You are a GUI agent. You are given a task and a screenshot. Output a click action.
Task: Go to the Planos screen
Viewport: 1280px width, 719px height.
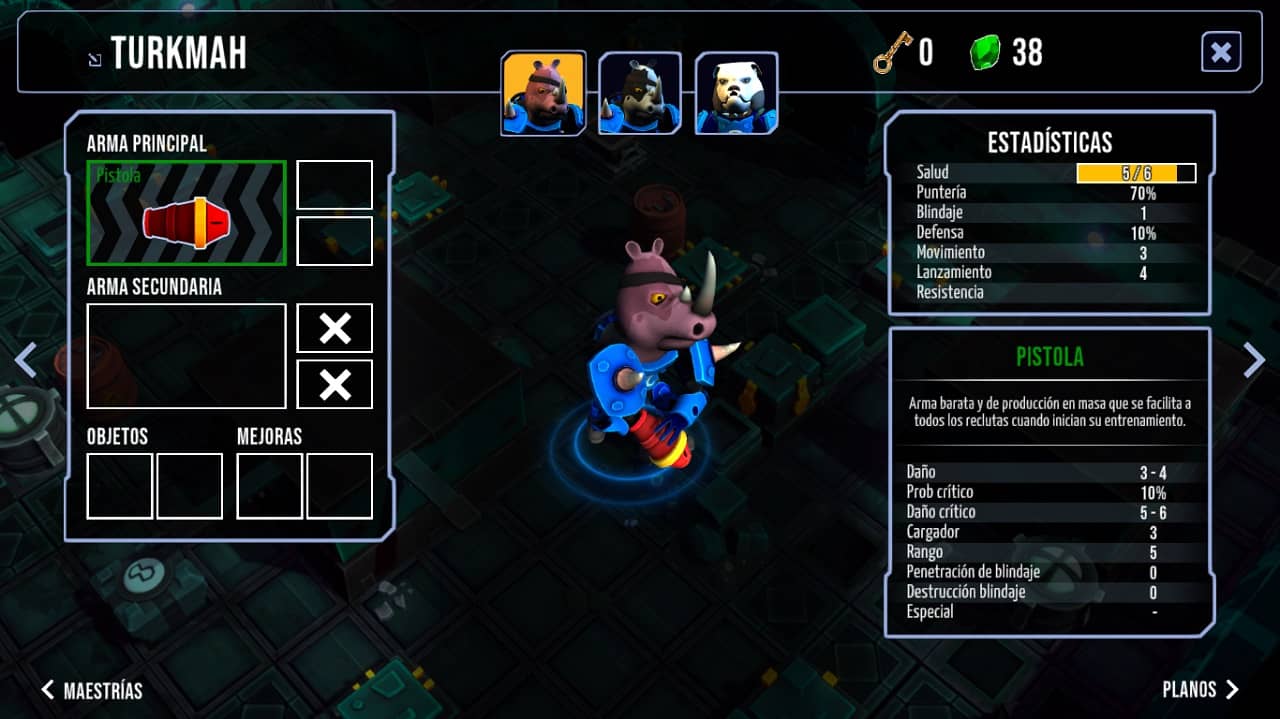click(1200, 690)
